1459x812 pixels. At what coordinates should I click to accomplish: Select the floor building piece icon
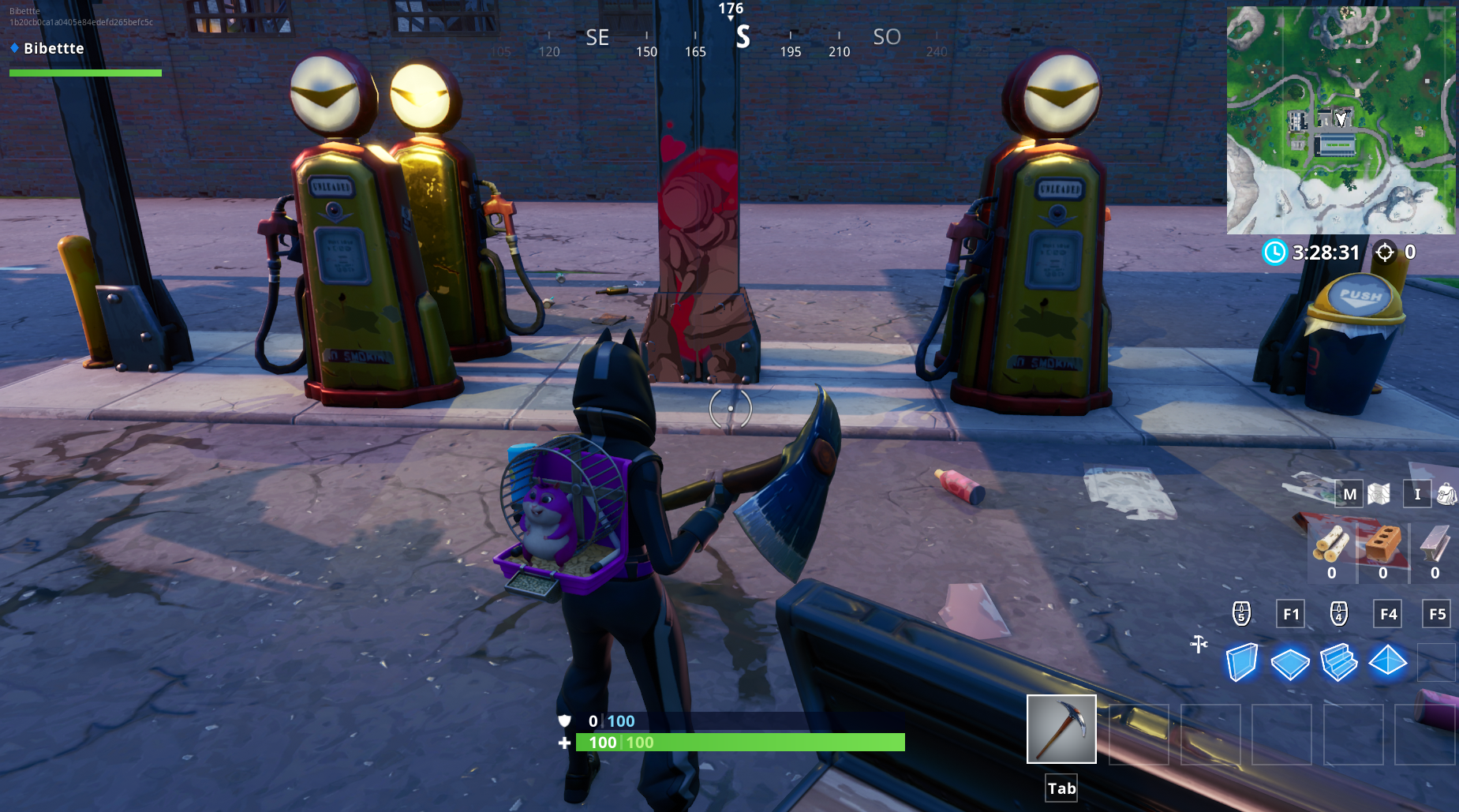tap(1289, 661)
